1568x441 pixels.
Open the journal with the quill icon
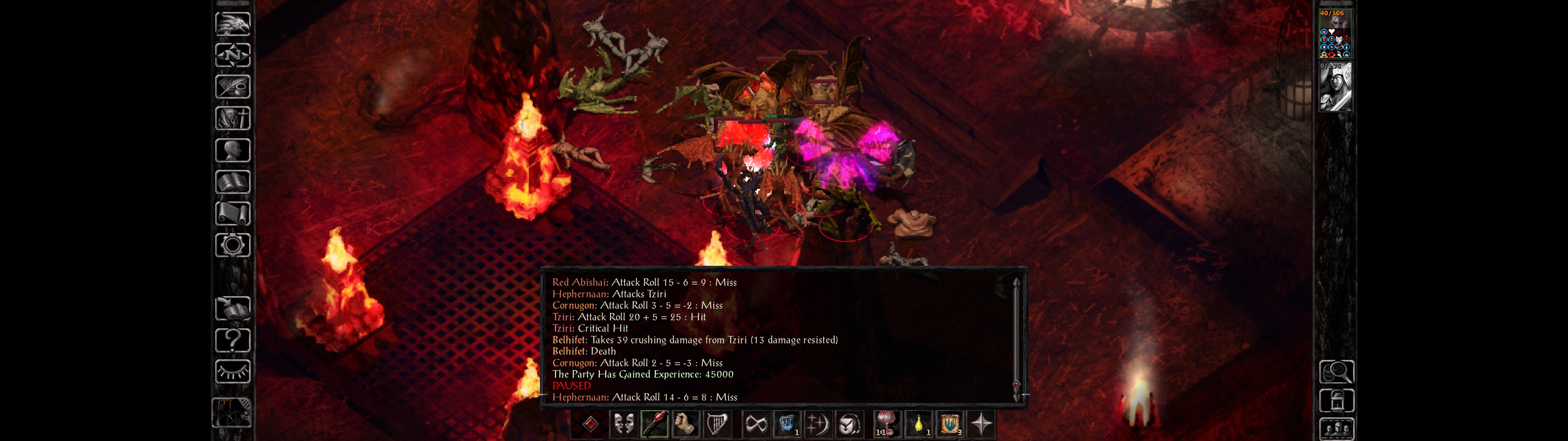click(x=232, y=87)
